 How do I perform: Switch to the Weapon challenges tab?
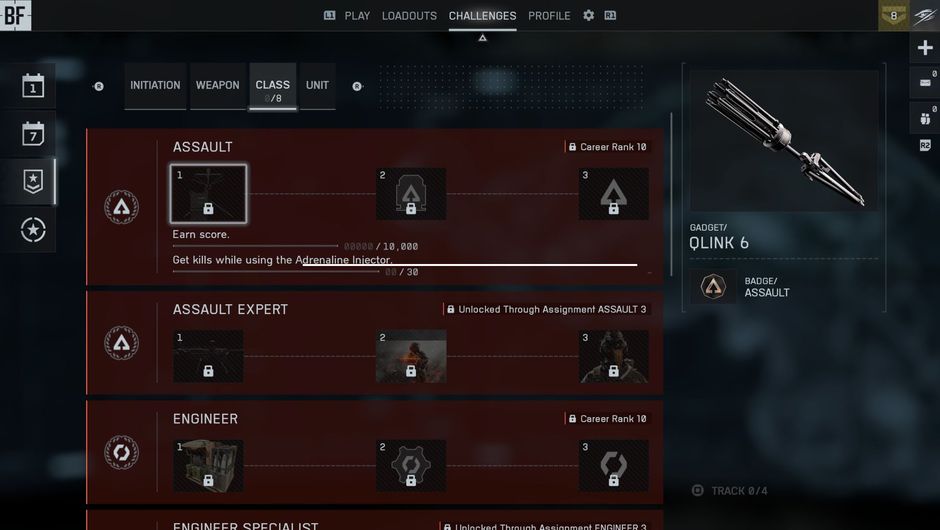pos(217,86)
